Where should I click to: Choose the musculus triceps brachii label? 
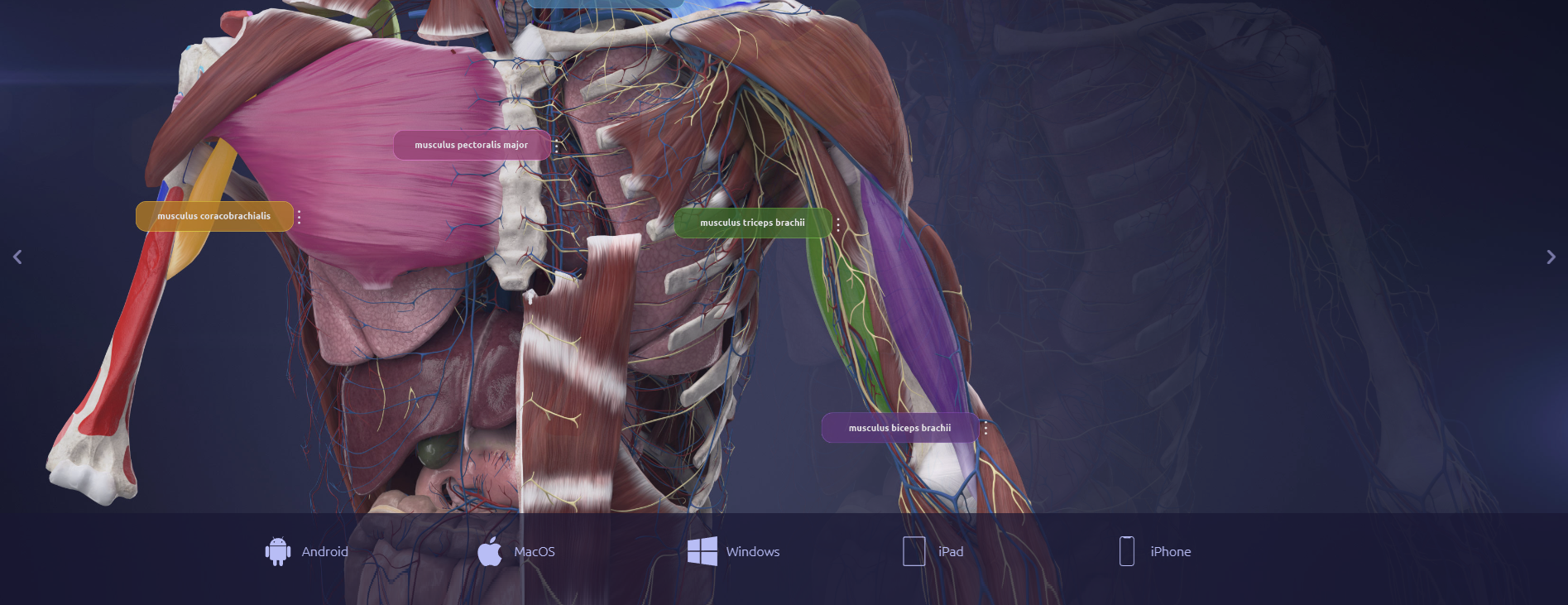tap(751, 223)
